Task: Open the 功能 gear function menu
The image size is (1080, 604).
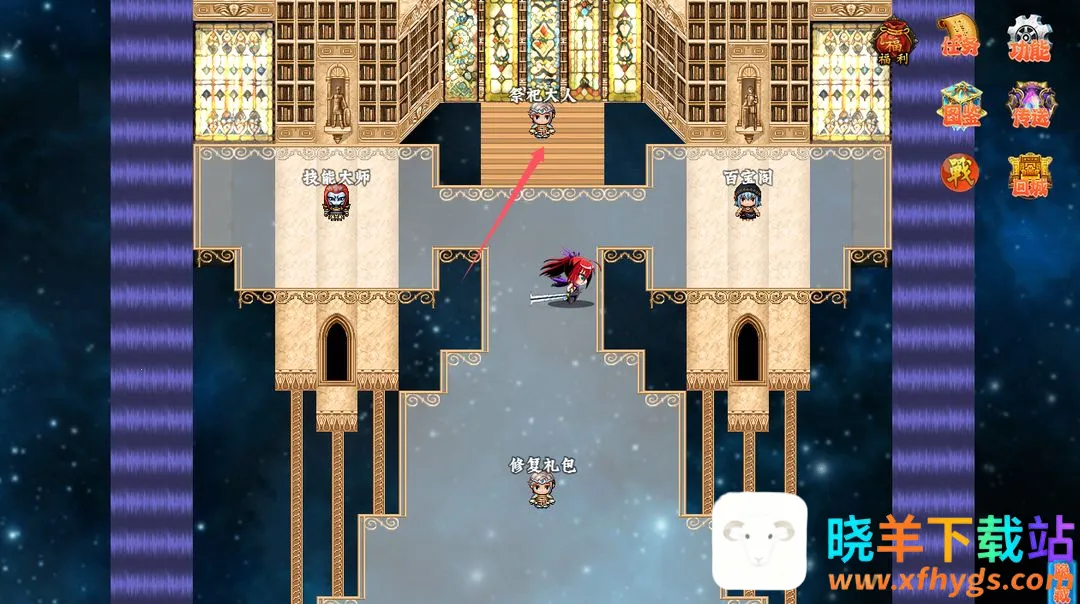Action: coord(1028,38)
